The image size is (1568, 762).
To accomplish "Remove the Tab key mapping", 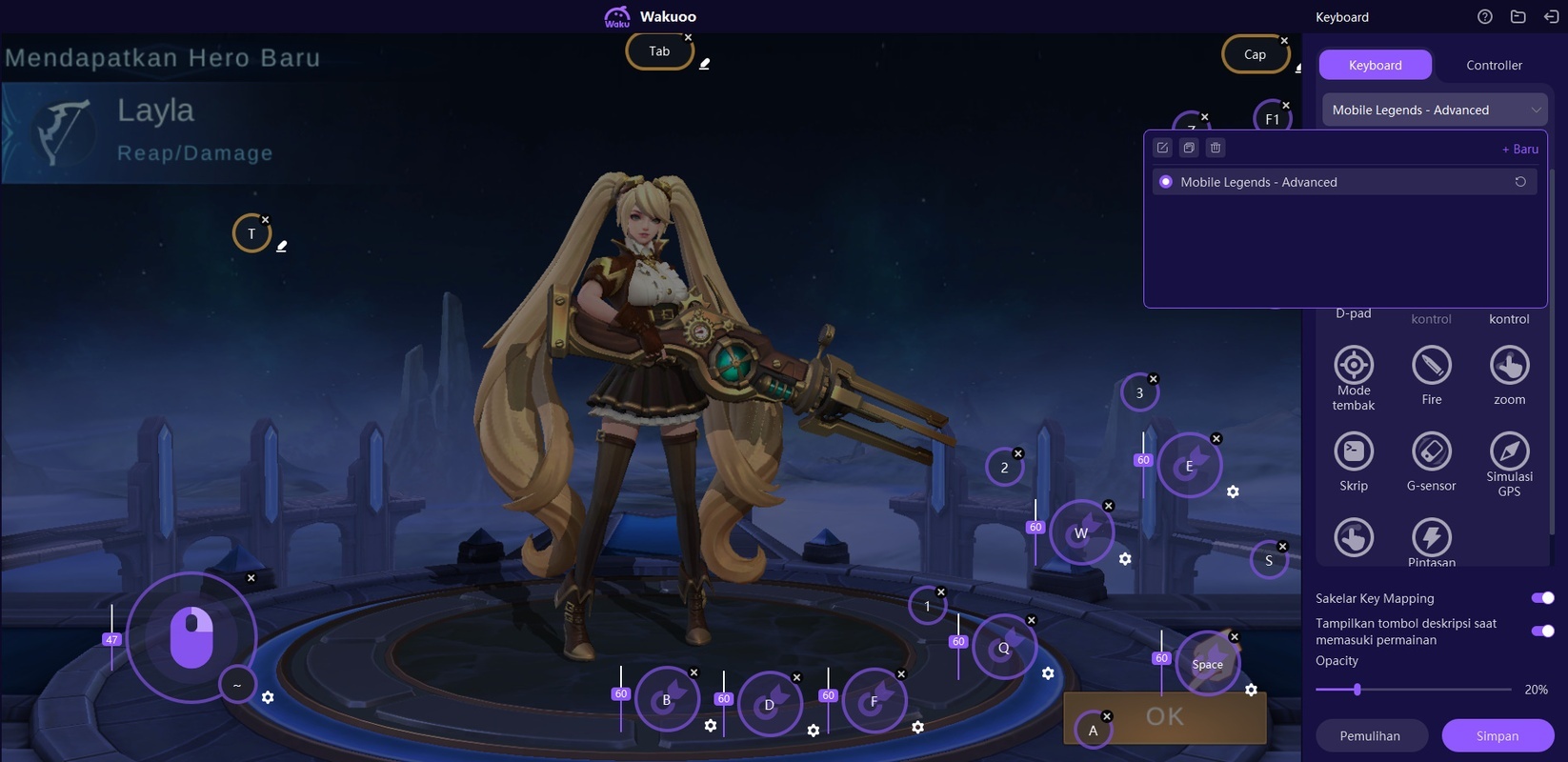I will click(x=688, y=37).
